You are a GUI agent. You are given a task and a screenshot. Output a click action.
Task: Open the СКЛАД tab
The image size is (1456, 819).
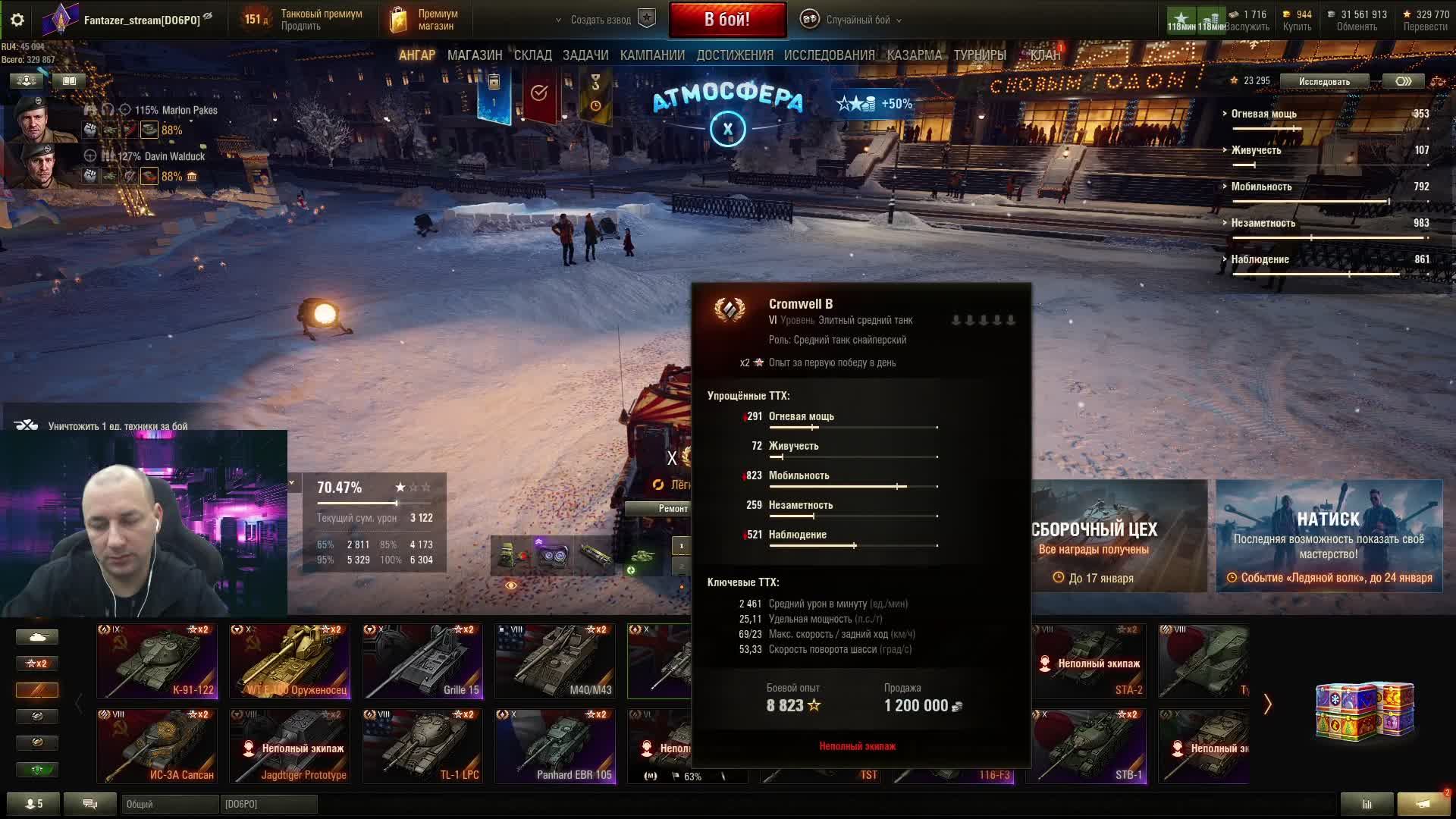[532, 55]
